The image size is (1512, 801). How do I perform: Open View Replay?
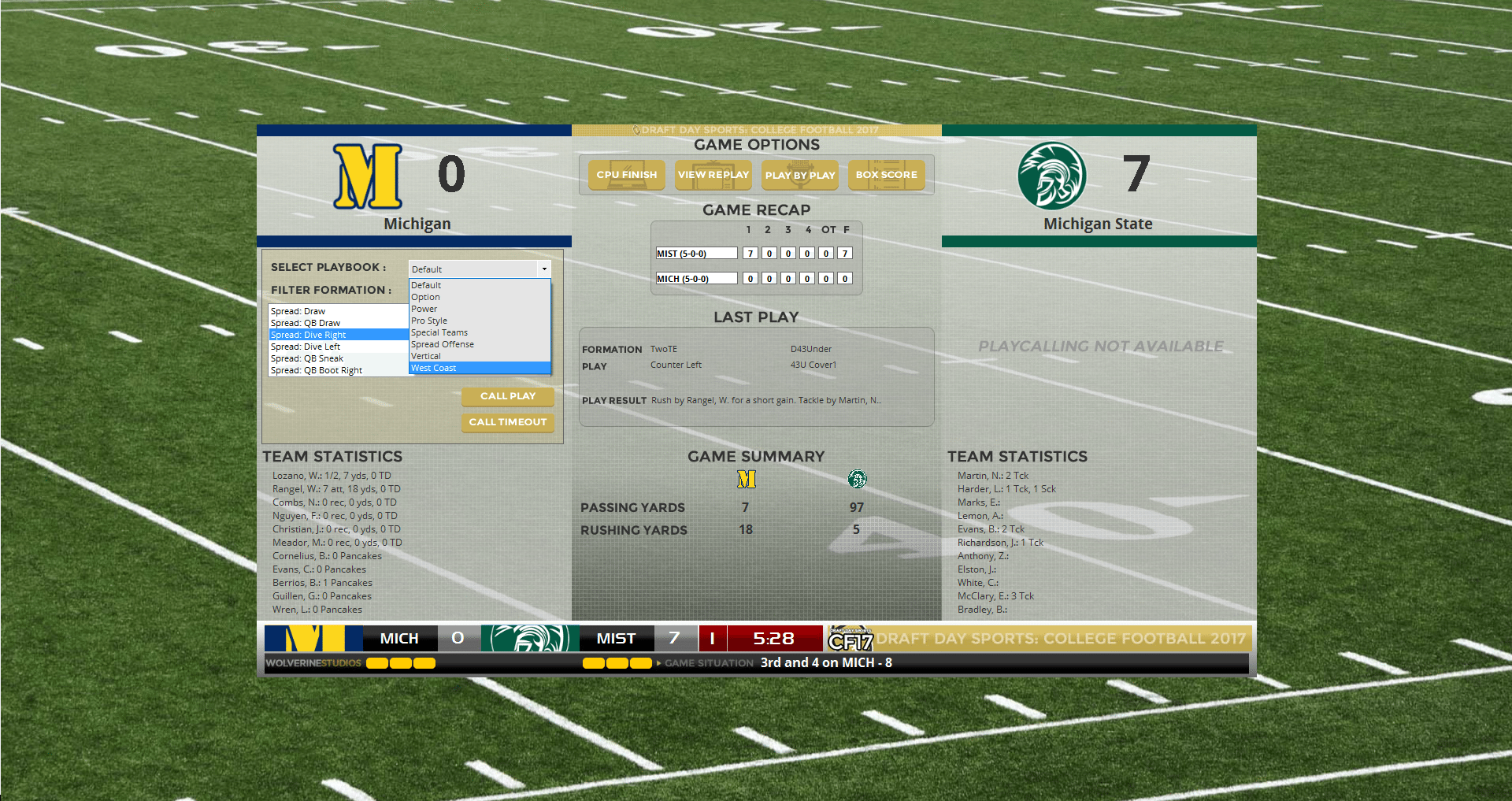pos(713,175)
